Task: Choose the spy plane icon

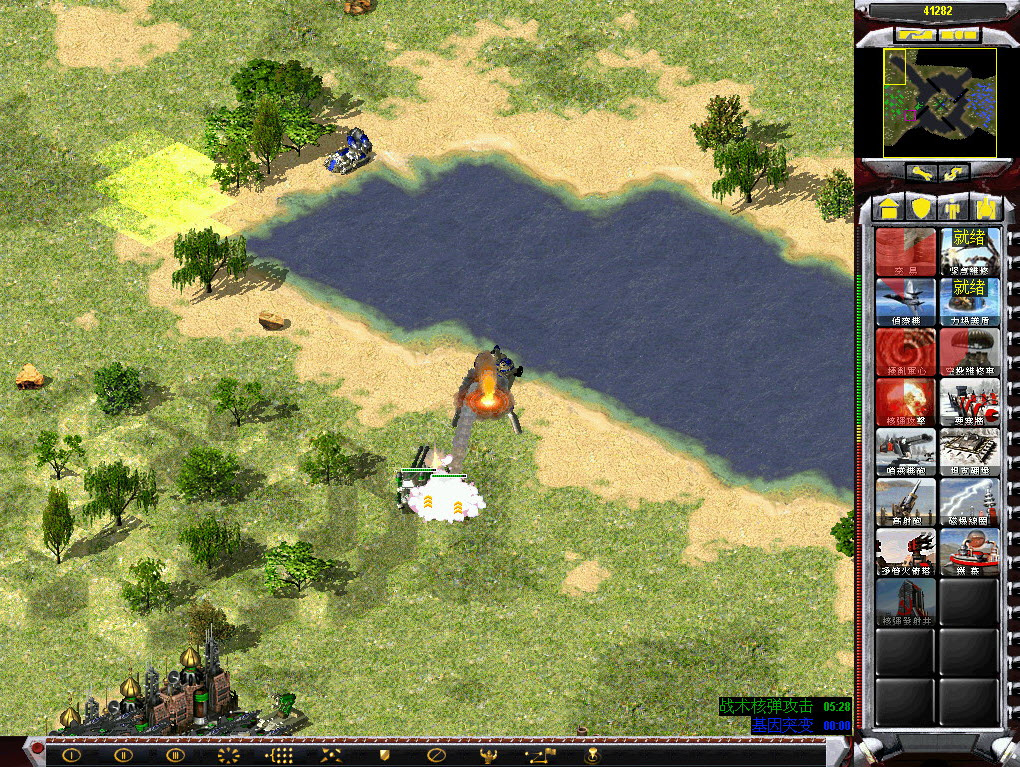Action: coord(906,302)
